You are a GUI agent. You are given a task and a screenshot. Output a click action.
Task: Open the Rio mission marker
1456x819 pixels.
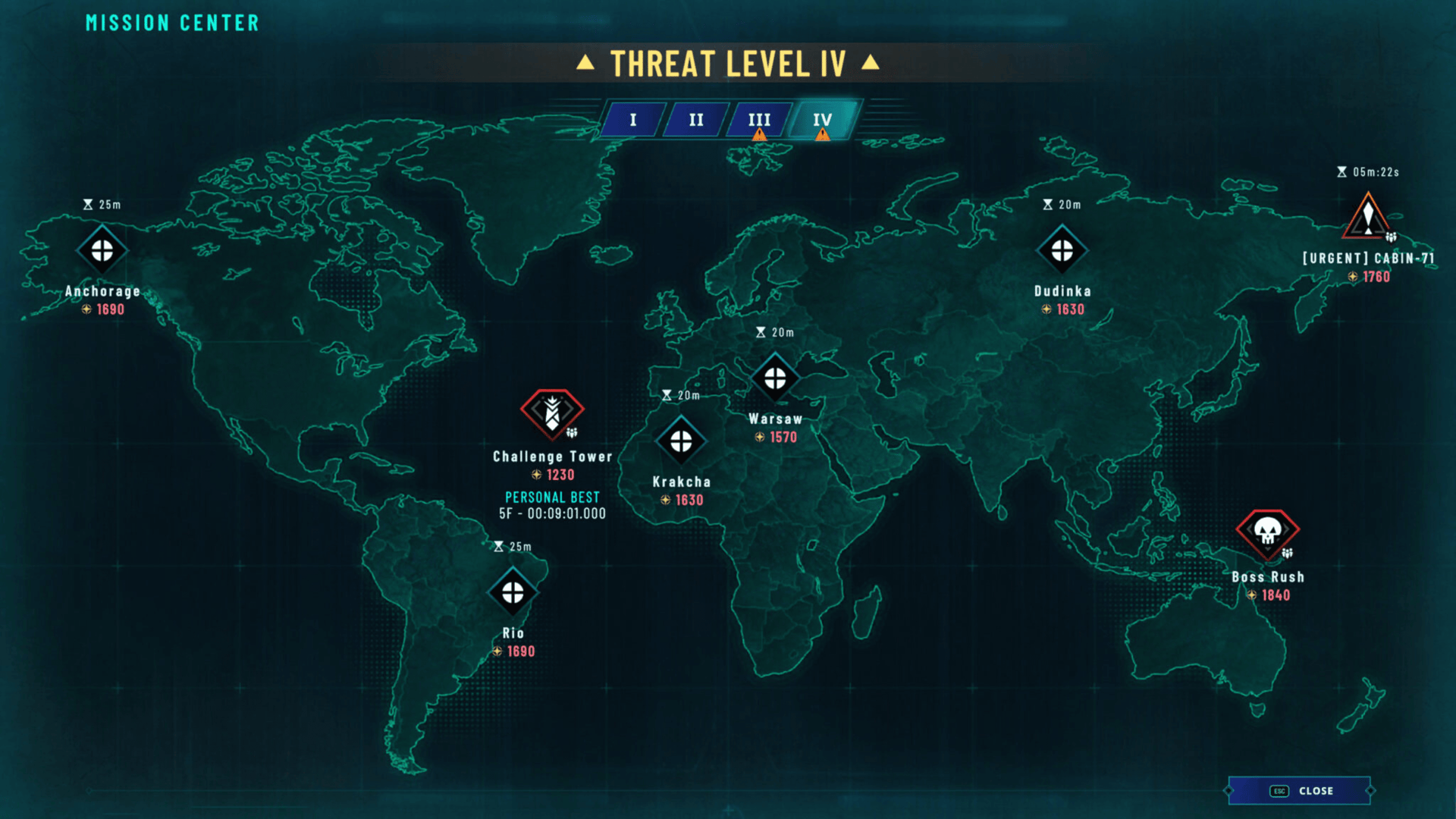pos(513,592)
